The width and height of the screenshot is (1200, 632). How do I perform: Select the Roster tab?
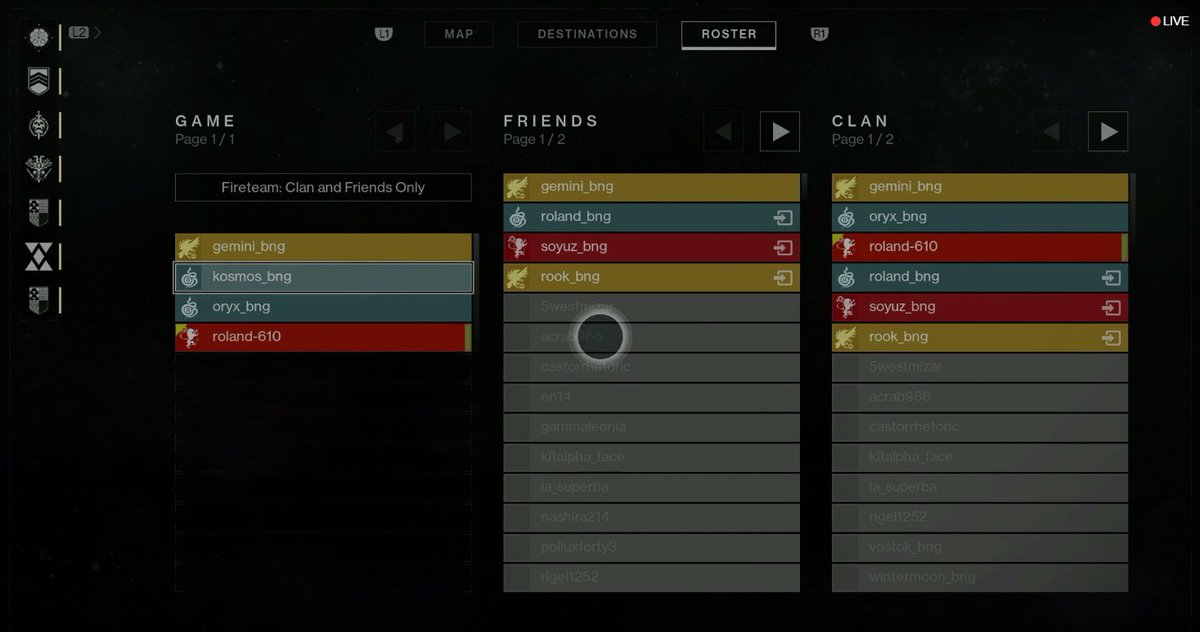click(x=728, y=34)
